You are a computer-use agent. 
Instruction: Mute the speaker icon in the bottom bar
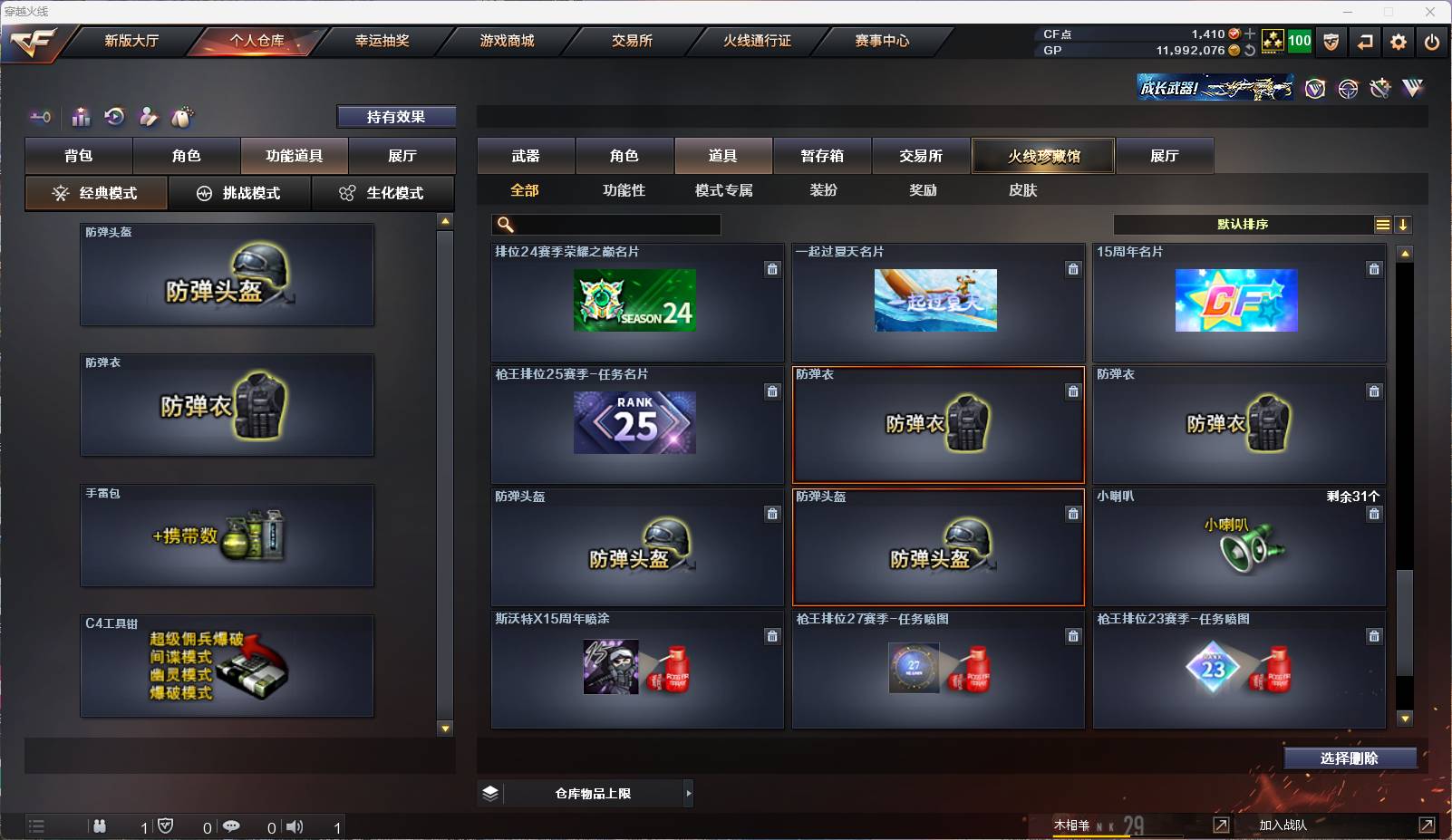(295, 826)
